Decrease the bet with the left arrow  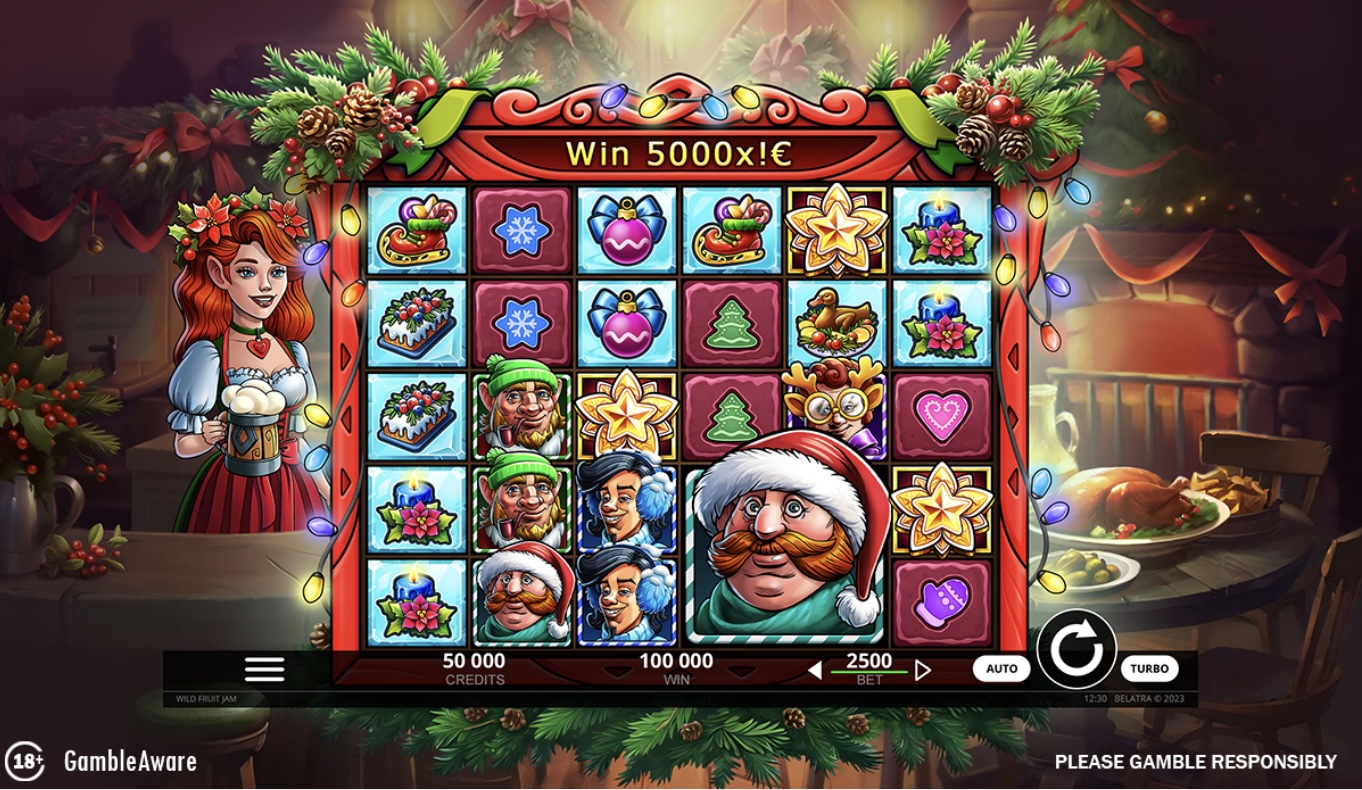click(x=815, y=670)
